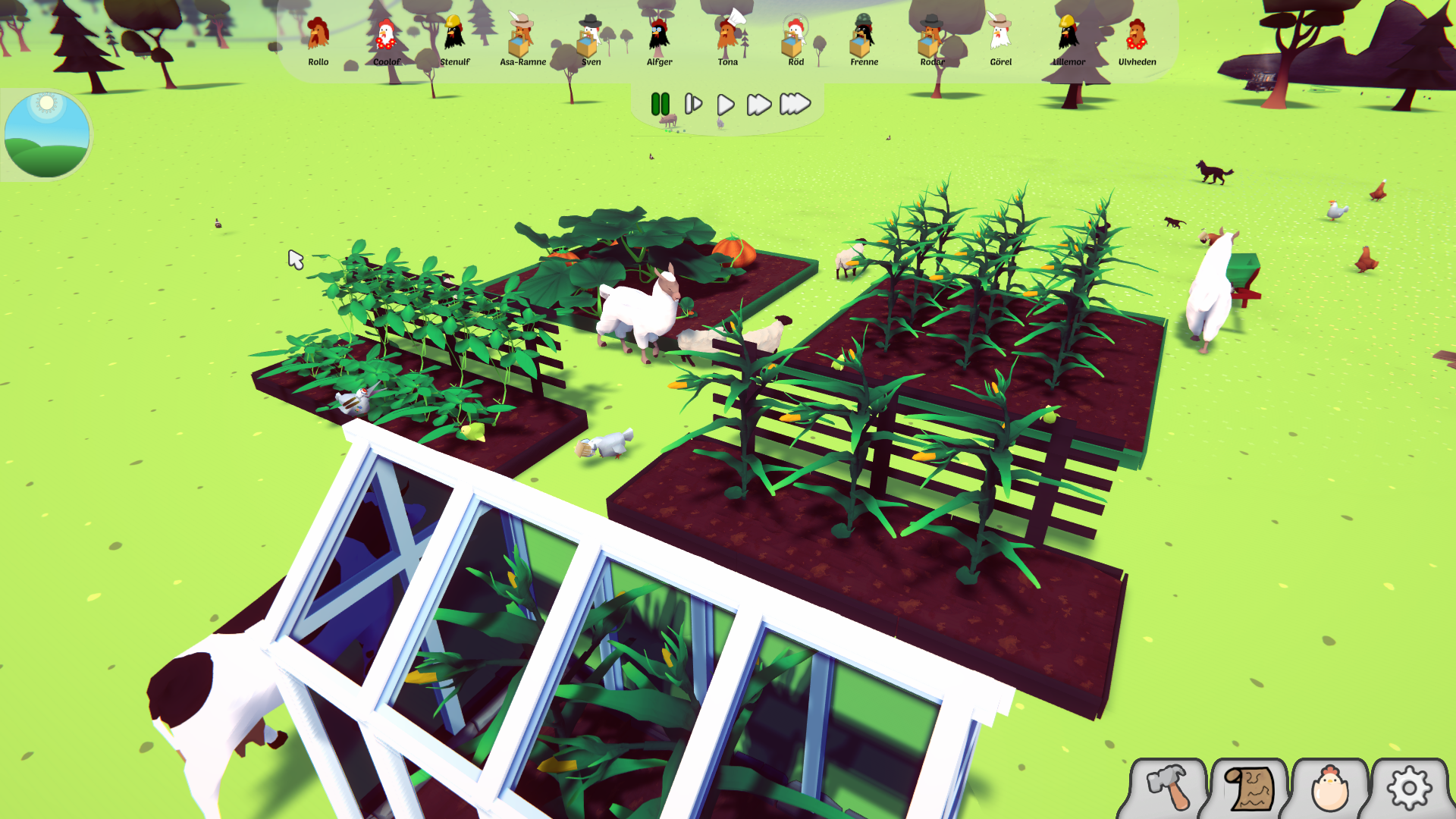Select Röd's portrait with the basket
Screen dimensions: 1456x819
pos(795,34)
